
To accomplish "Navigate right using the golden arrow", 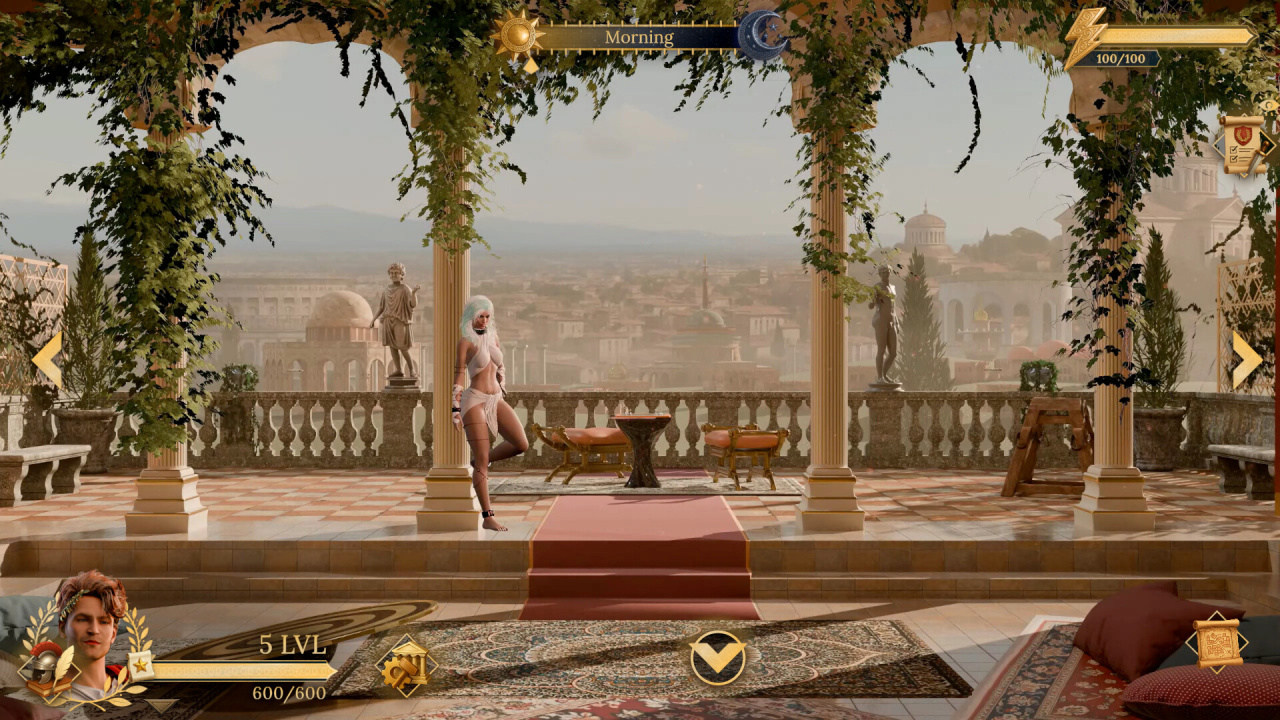I will pyautogui.click(x=1245, y=360).
